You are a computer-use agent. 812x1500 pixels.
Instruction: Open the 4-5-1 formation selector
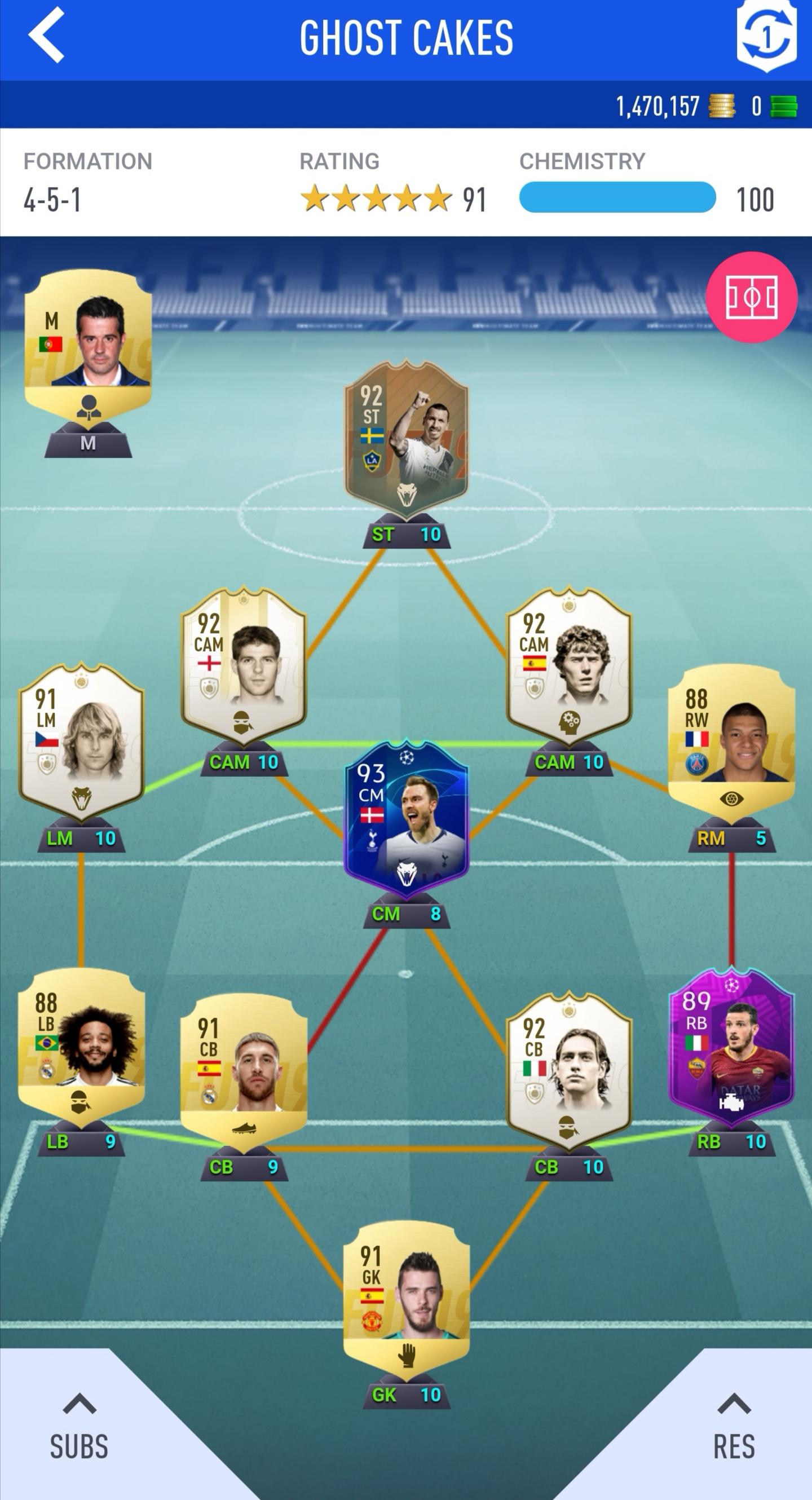tap(52, 200)
